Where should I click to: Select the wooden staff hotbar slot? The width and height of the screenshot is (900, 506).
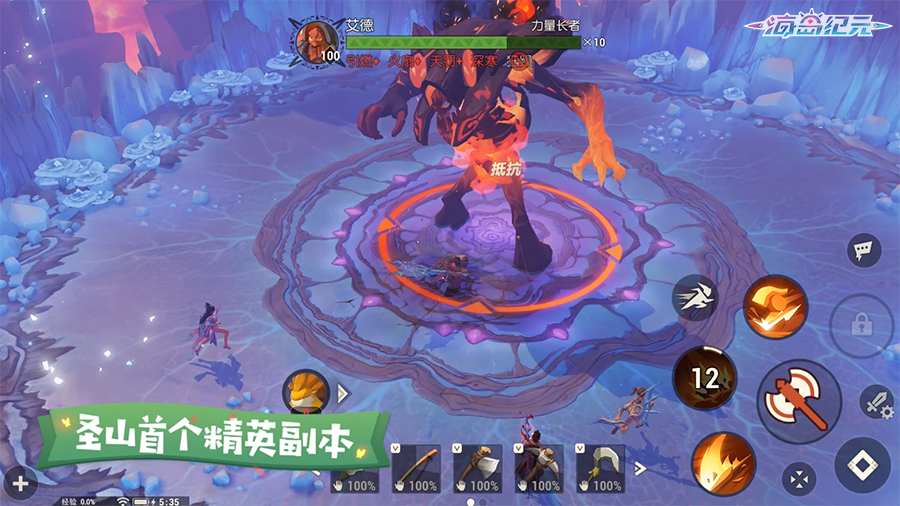click(416, 468)
